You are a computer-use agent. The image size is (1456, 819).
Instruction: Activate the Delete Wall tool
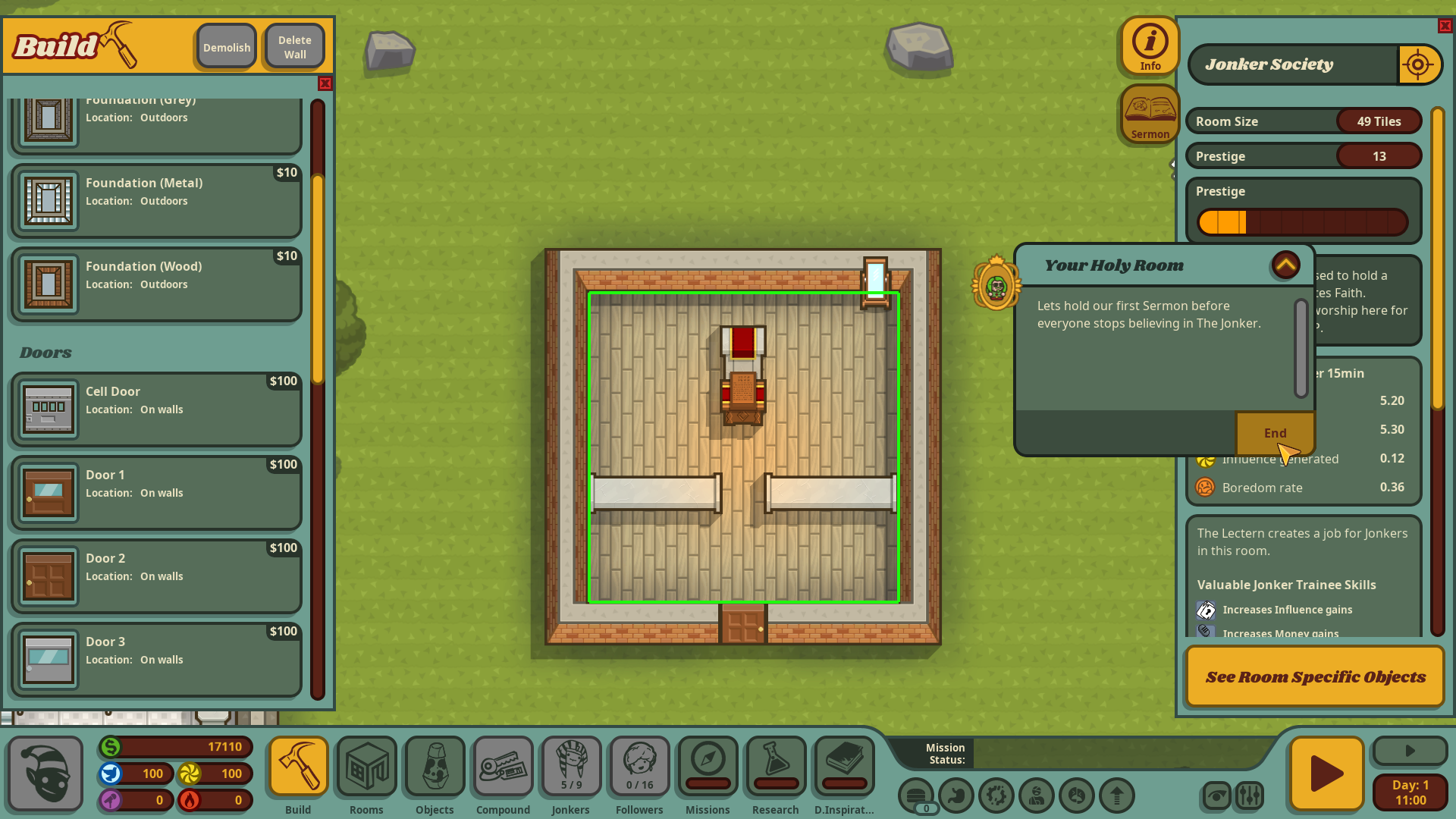294,47
